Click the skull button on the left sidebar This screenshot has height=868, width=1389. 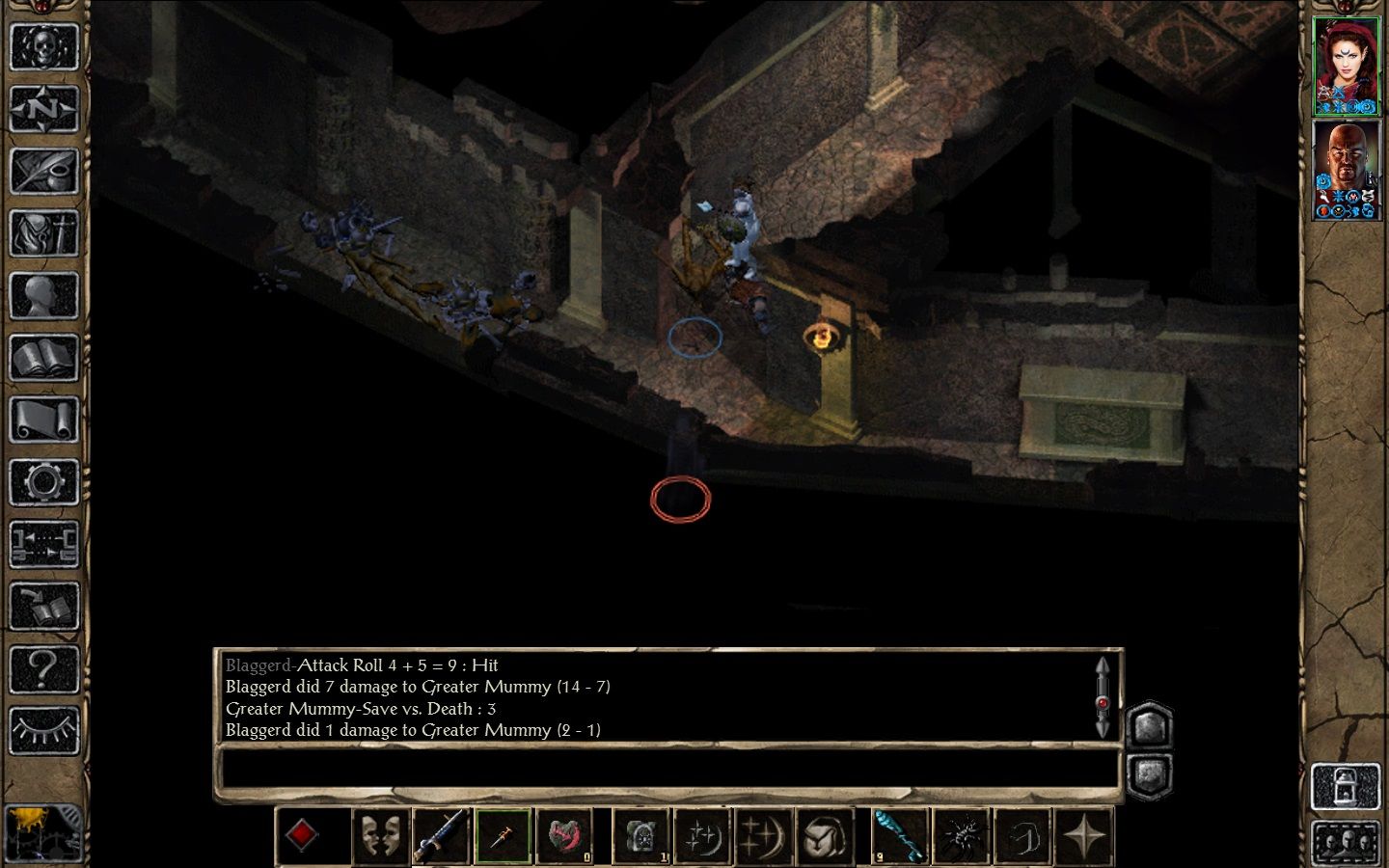click(x=43, y=46)
